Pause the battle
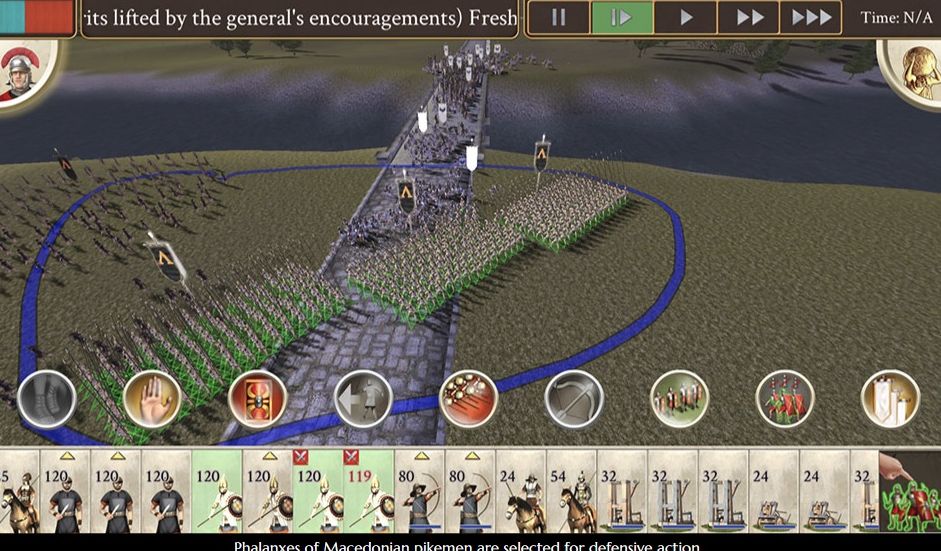The image size is (941, 551). (x=558, y=18)
